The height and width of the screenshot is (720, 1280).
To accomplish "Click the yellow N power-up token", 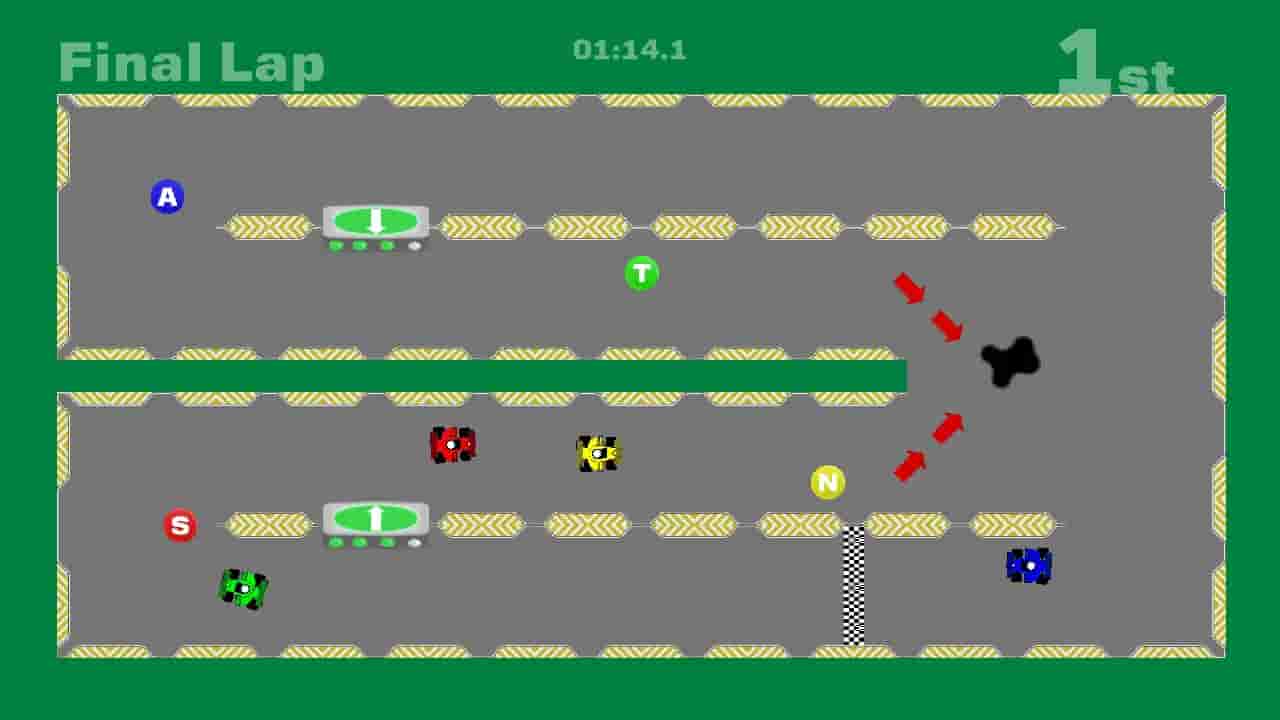I will point(826,481).
